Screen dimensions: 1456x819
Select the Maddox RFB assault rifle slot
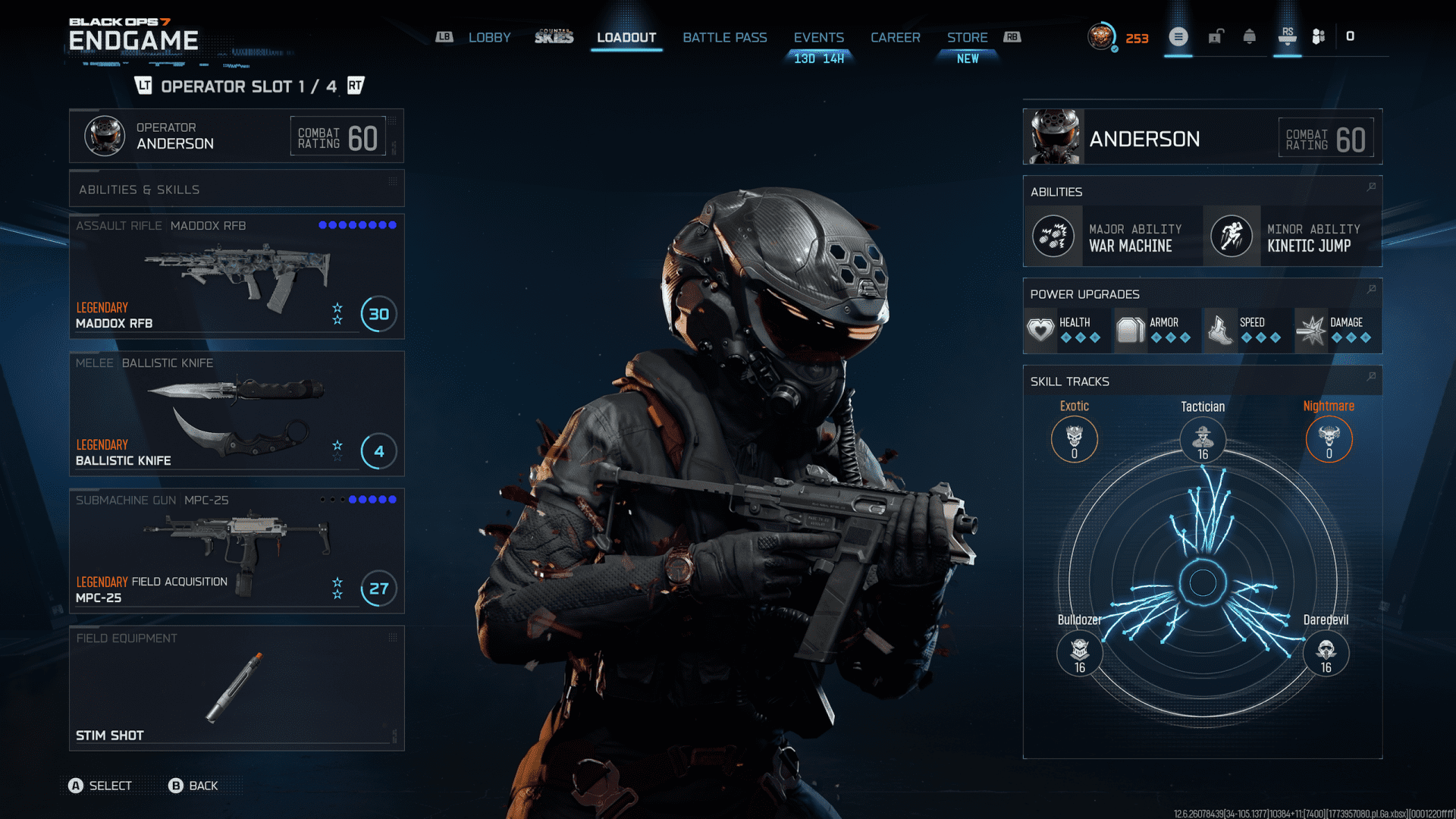click(x=237, y=277)
